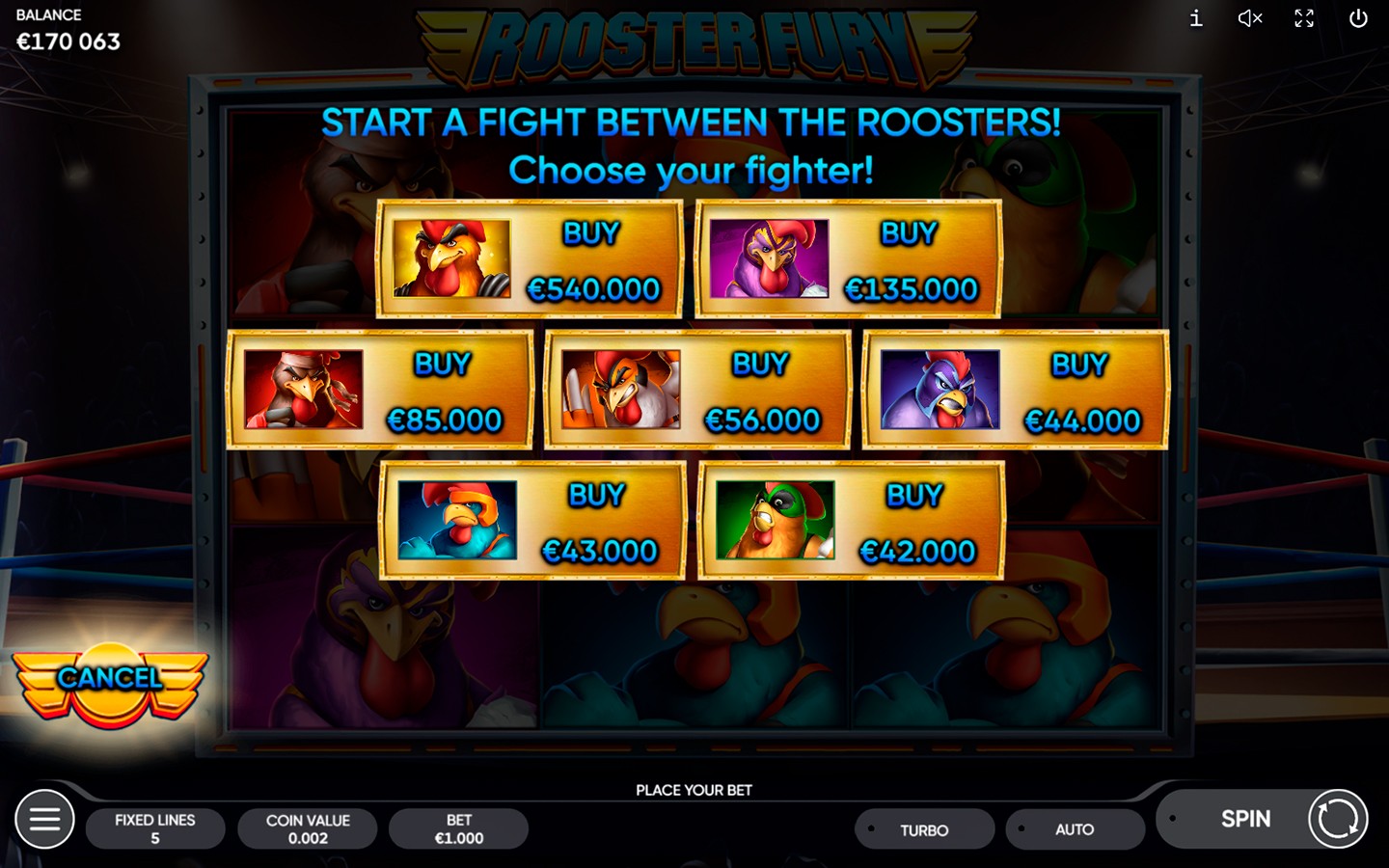
Task: View the Balance display
Action: (66, 29)
